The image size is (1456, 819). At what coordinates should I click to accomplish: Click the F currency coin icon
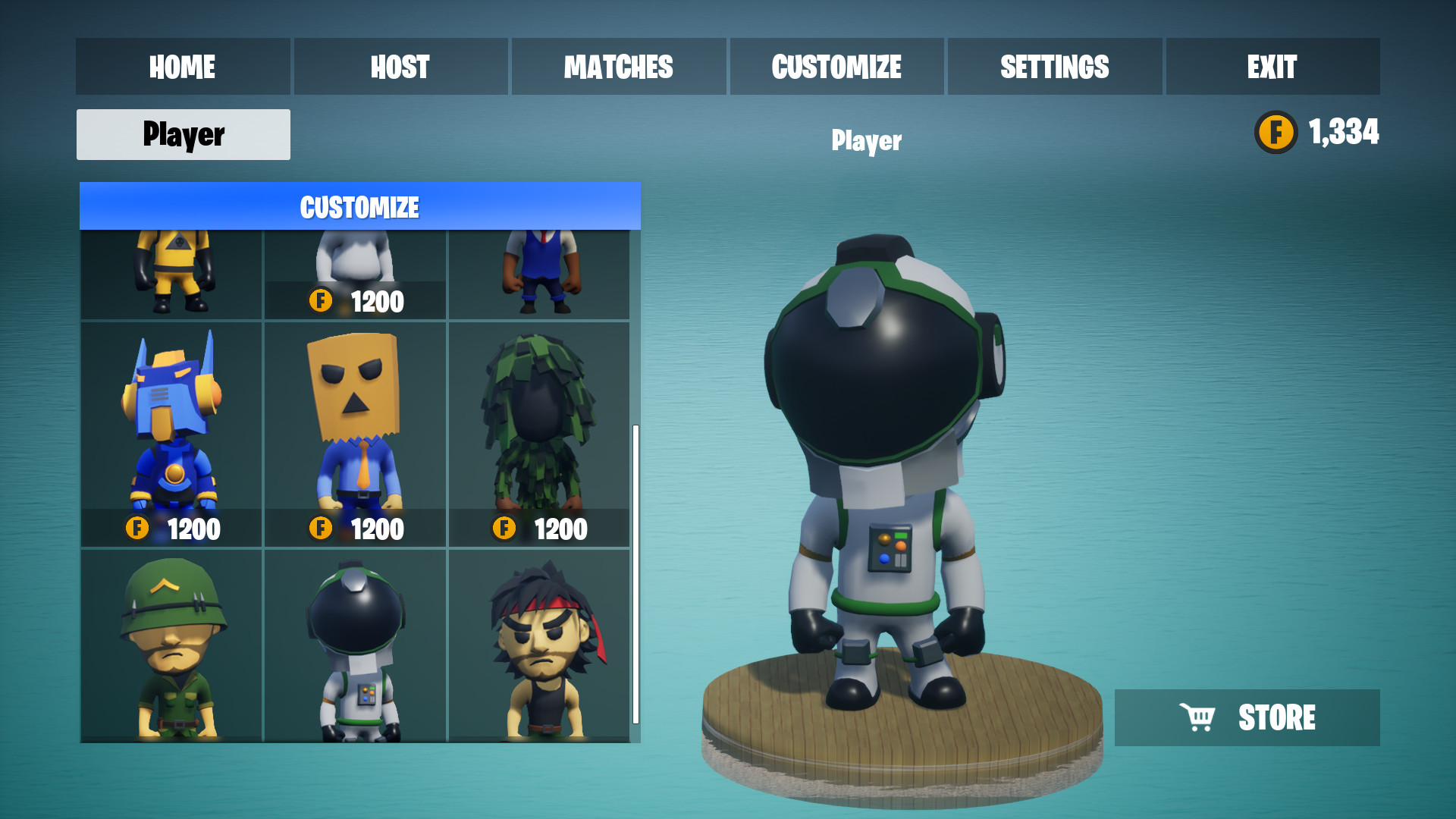1276,132
